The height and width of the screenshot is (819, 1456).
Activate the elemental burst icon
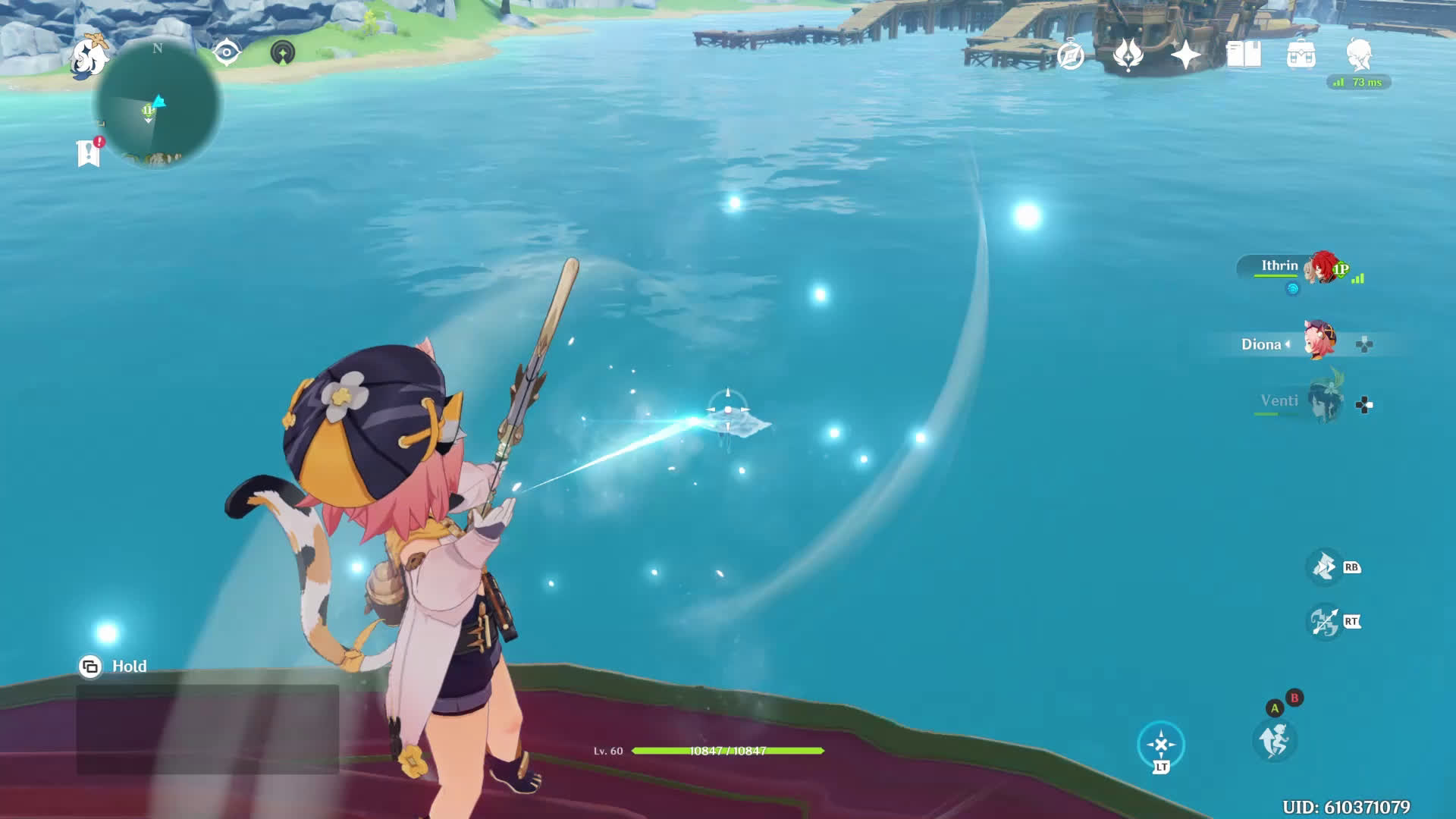pos(1325,622)
